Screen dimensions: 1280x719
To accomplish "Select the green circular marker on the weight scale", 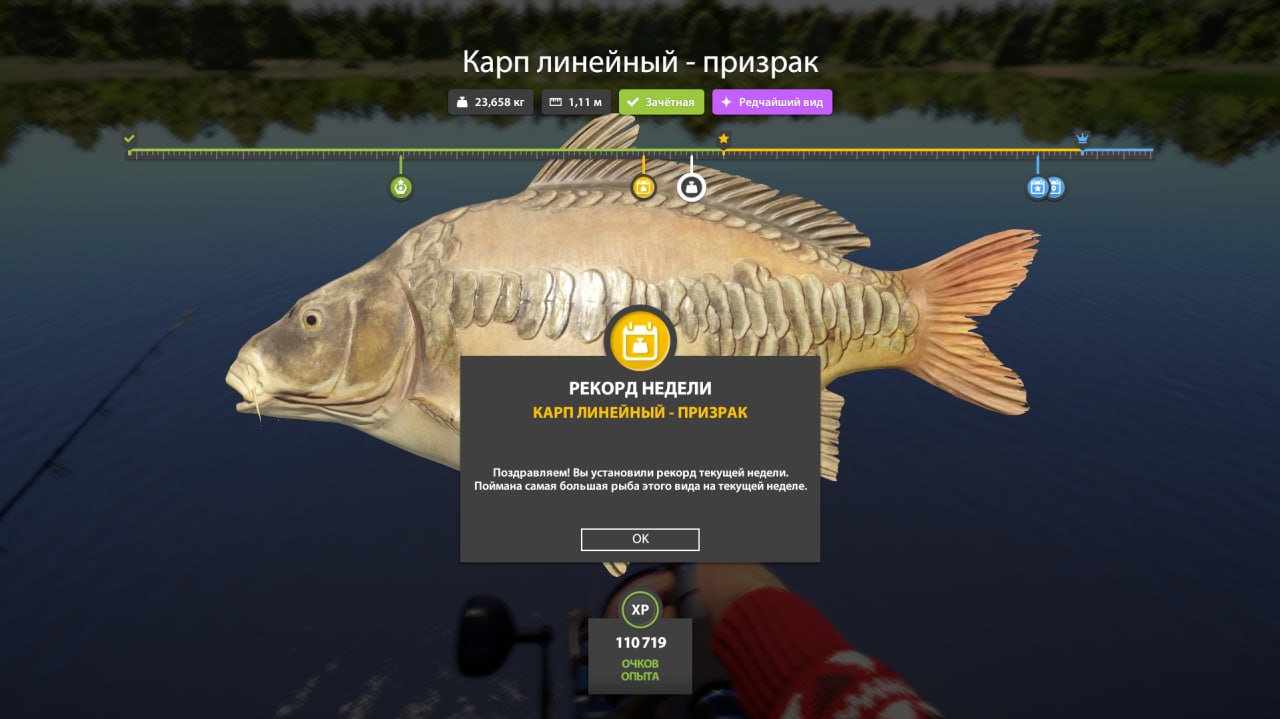I will [401, 187].
